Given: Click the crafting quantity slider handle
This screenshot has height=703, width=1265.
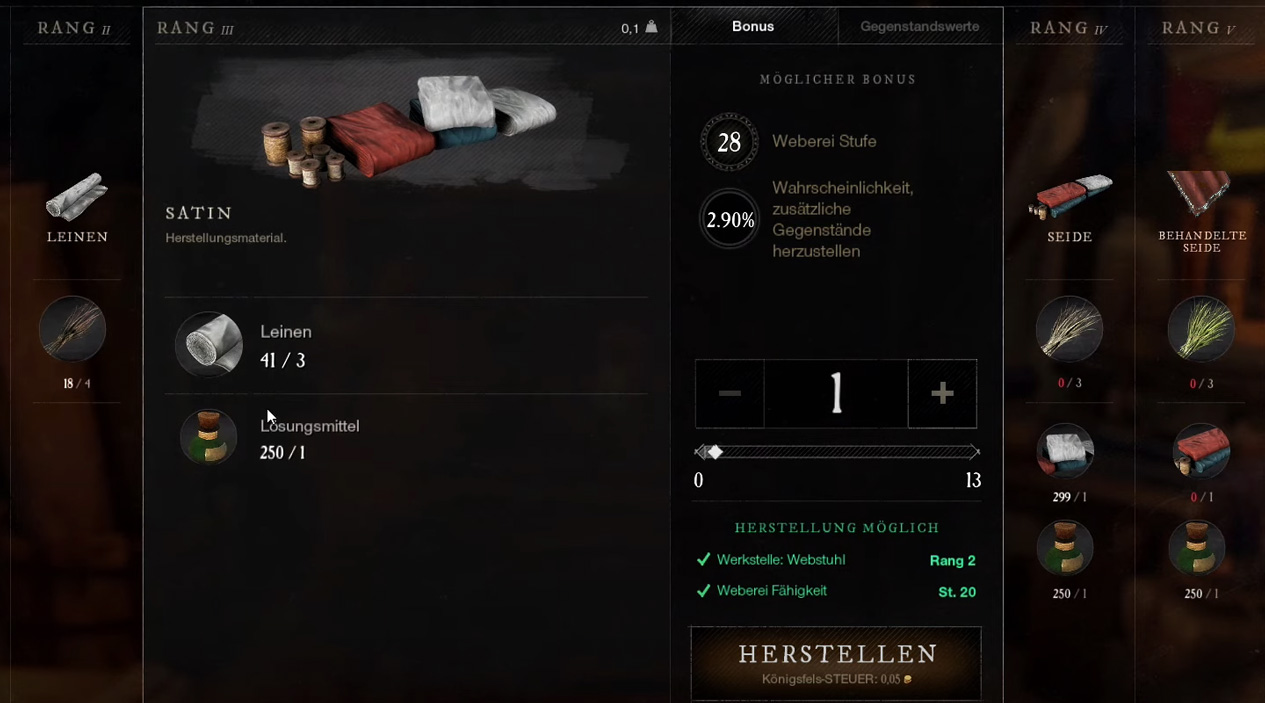Looking at the screenshot, I should 715,452.
